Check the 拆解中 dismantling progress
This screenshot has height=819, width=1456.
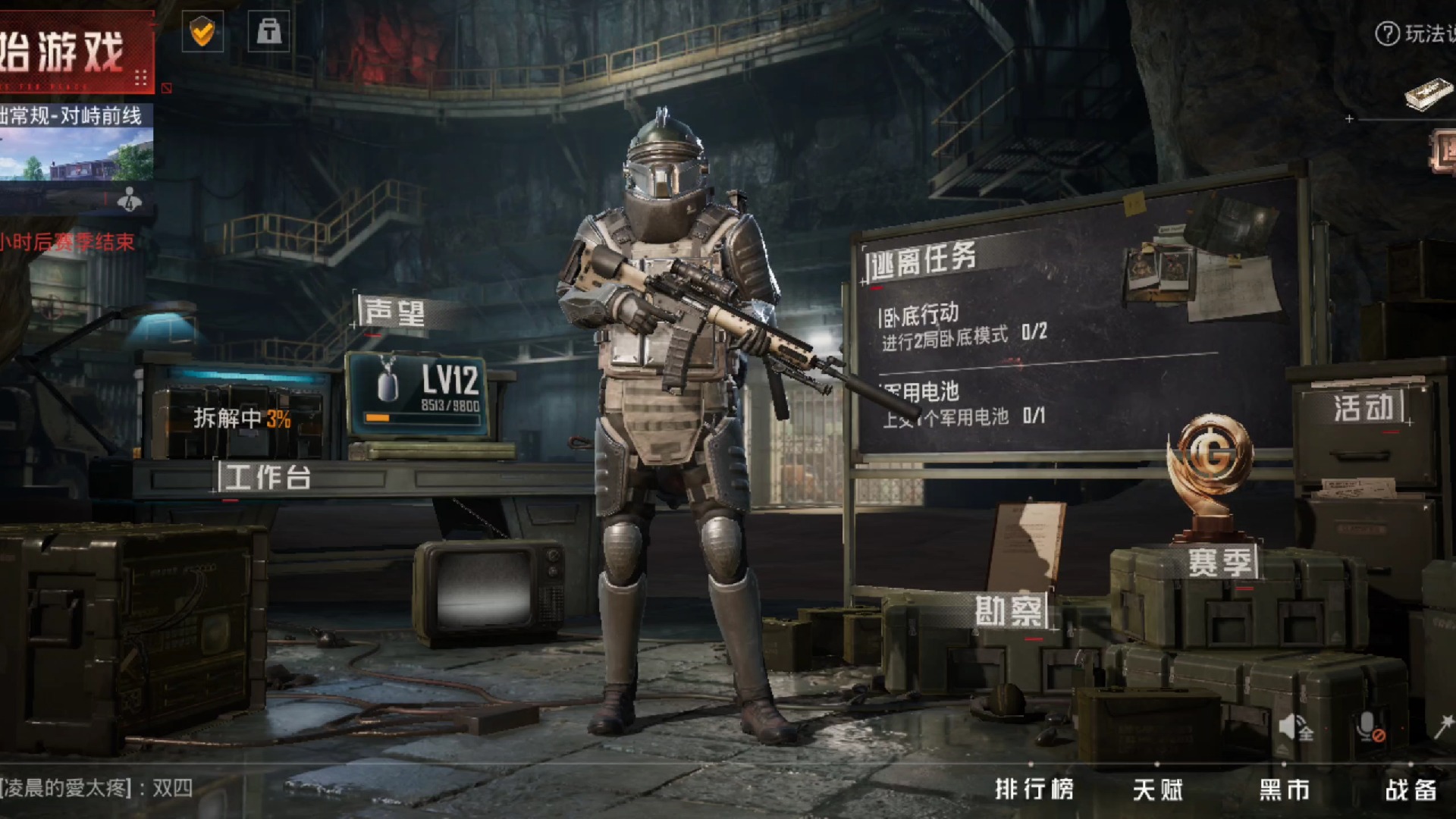242,418
